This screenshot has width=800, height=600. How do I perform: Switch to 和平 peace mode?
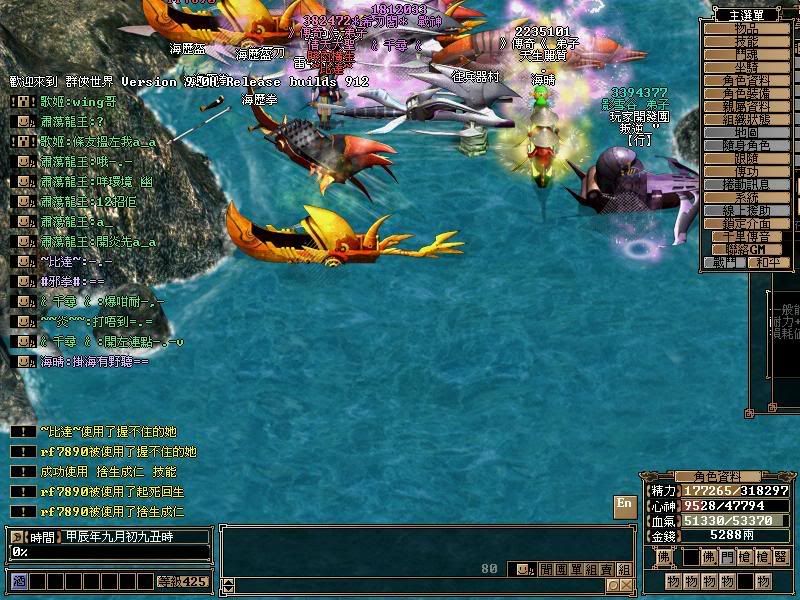[x=767, y=262]
